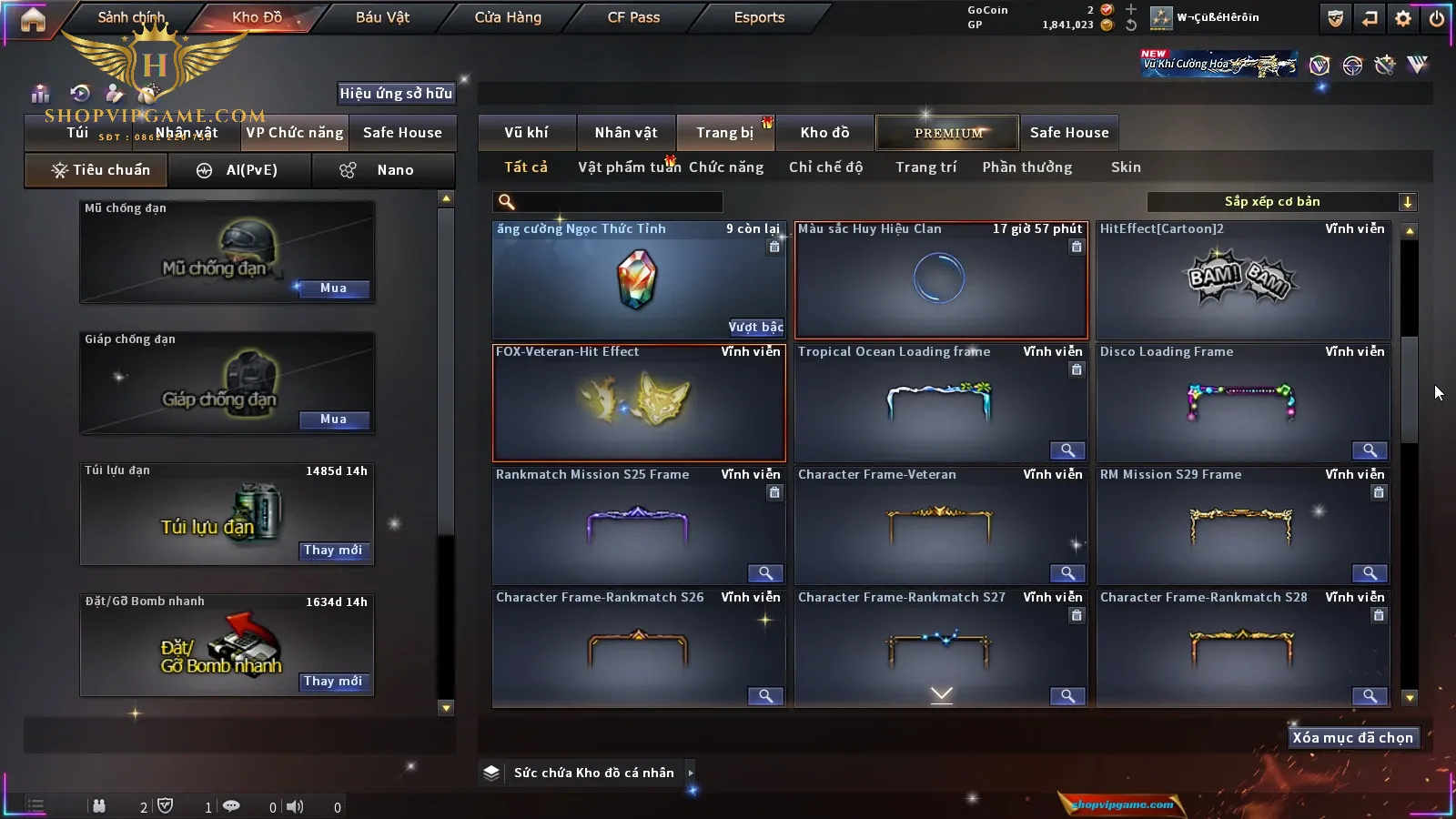Click the power exit icon
The height and width of the screenshot is (819, 1456).
pyautogui.click(x=1437, y=18)
